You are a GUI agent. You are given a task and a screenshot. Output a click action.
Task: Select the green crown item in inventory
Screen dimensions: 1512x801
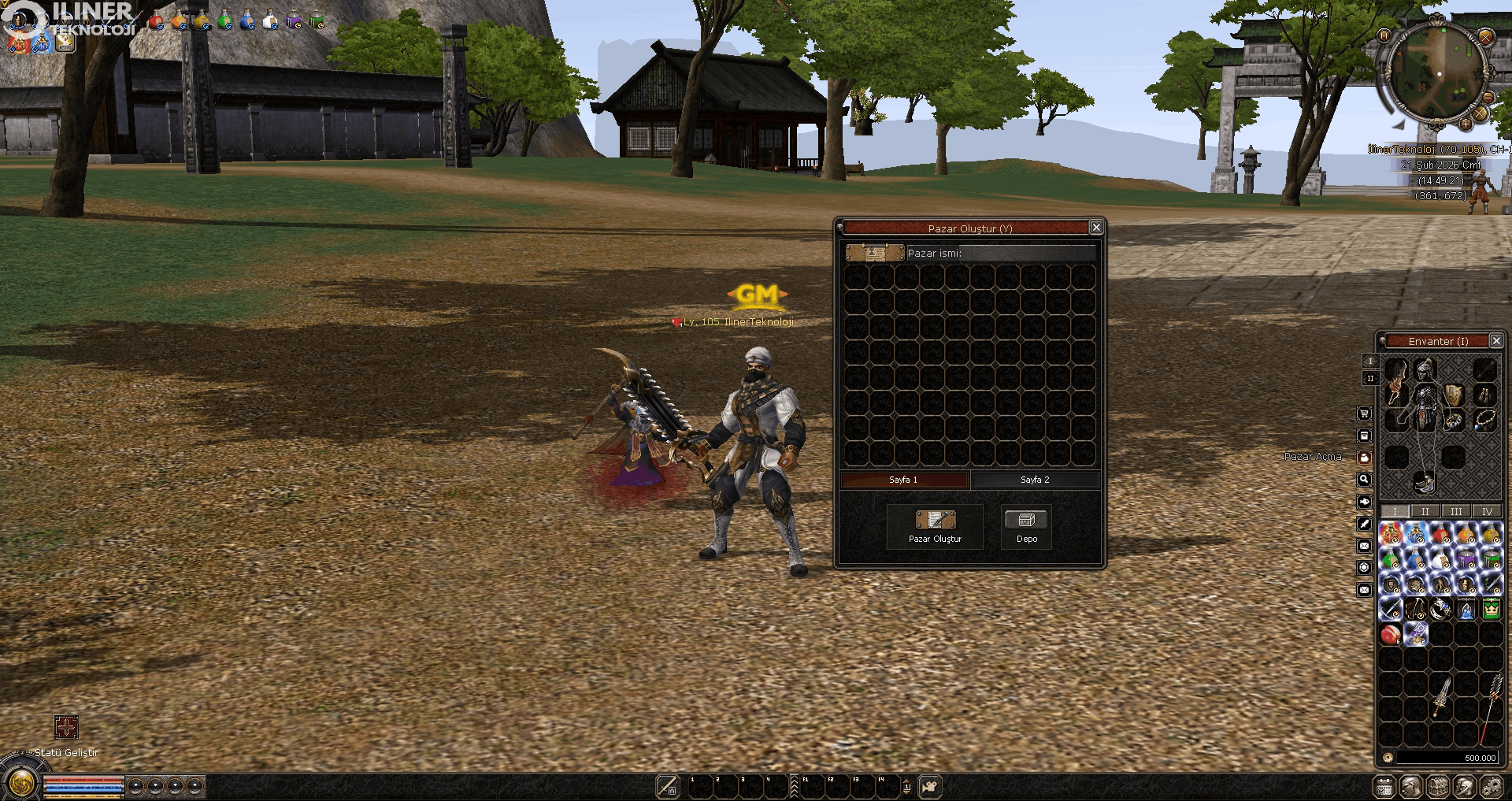(1491, 609)
